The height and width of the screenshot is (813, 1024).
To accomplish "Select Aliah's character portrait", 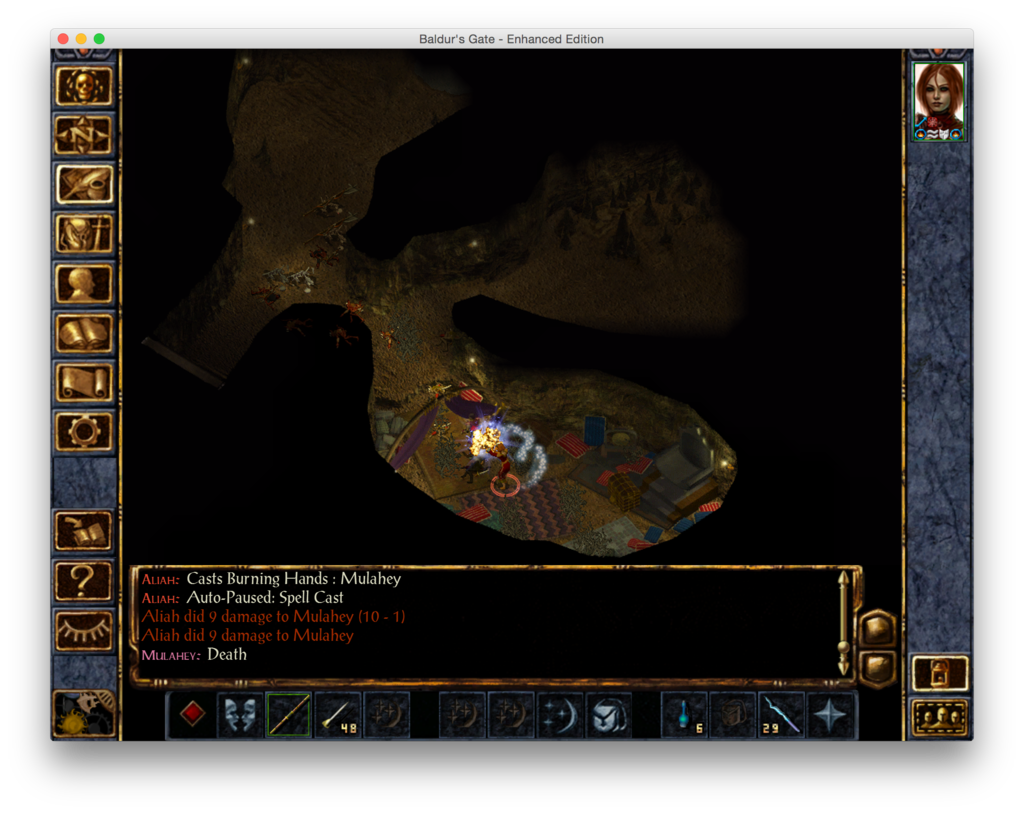I will 939,101.
